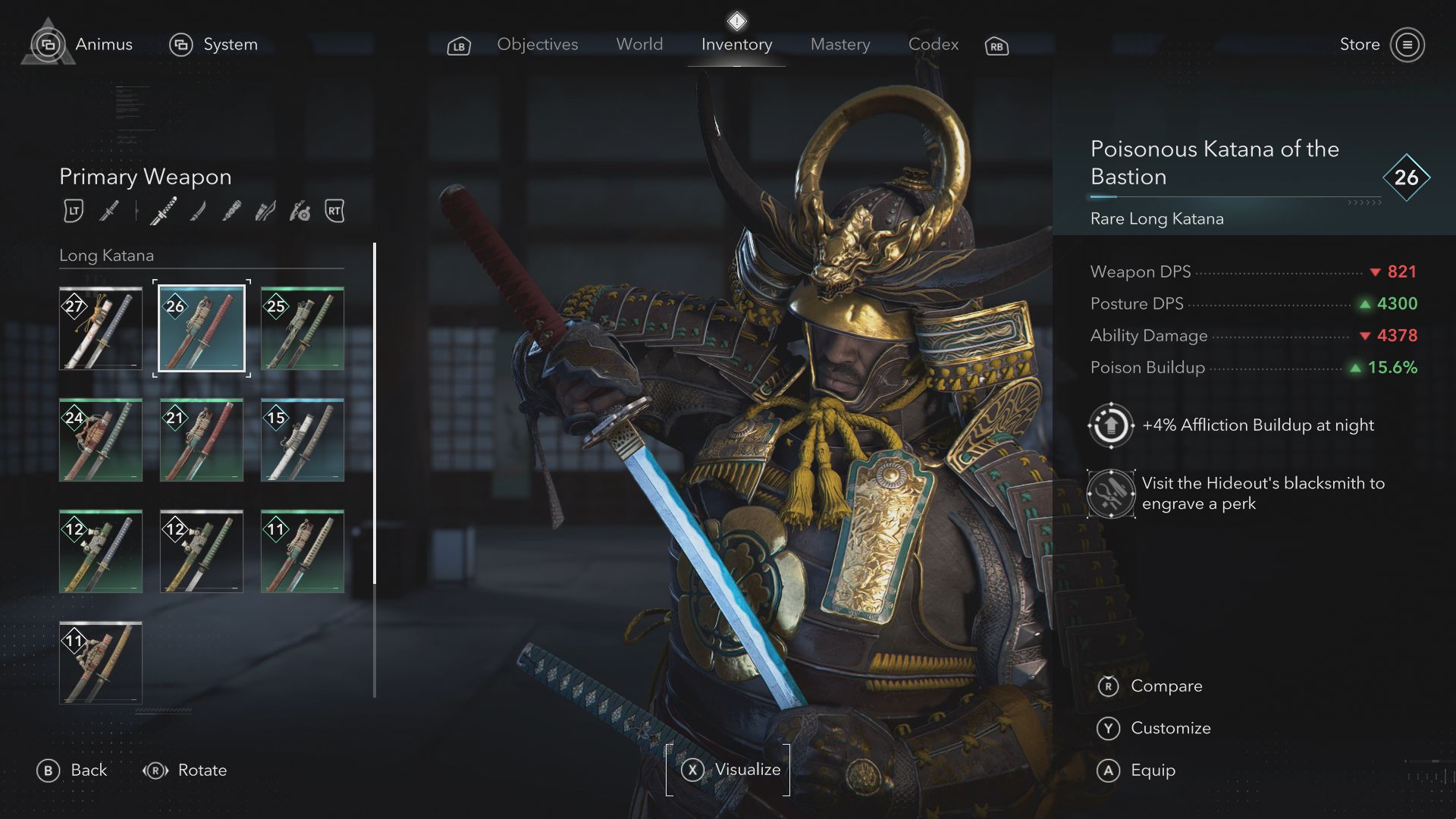Viewport: 1456px width, 819px height.
Task: Show the studded kanabo club category
Action: pos(231,211)
